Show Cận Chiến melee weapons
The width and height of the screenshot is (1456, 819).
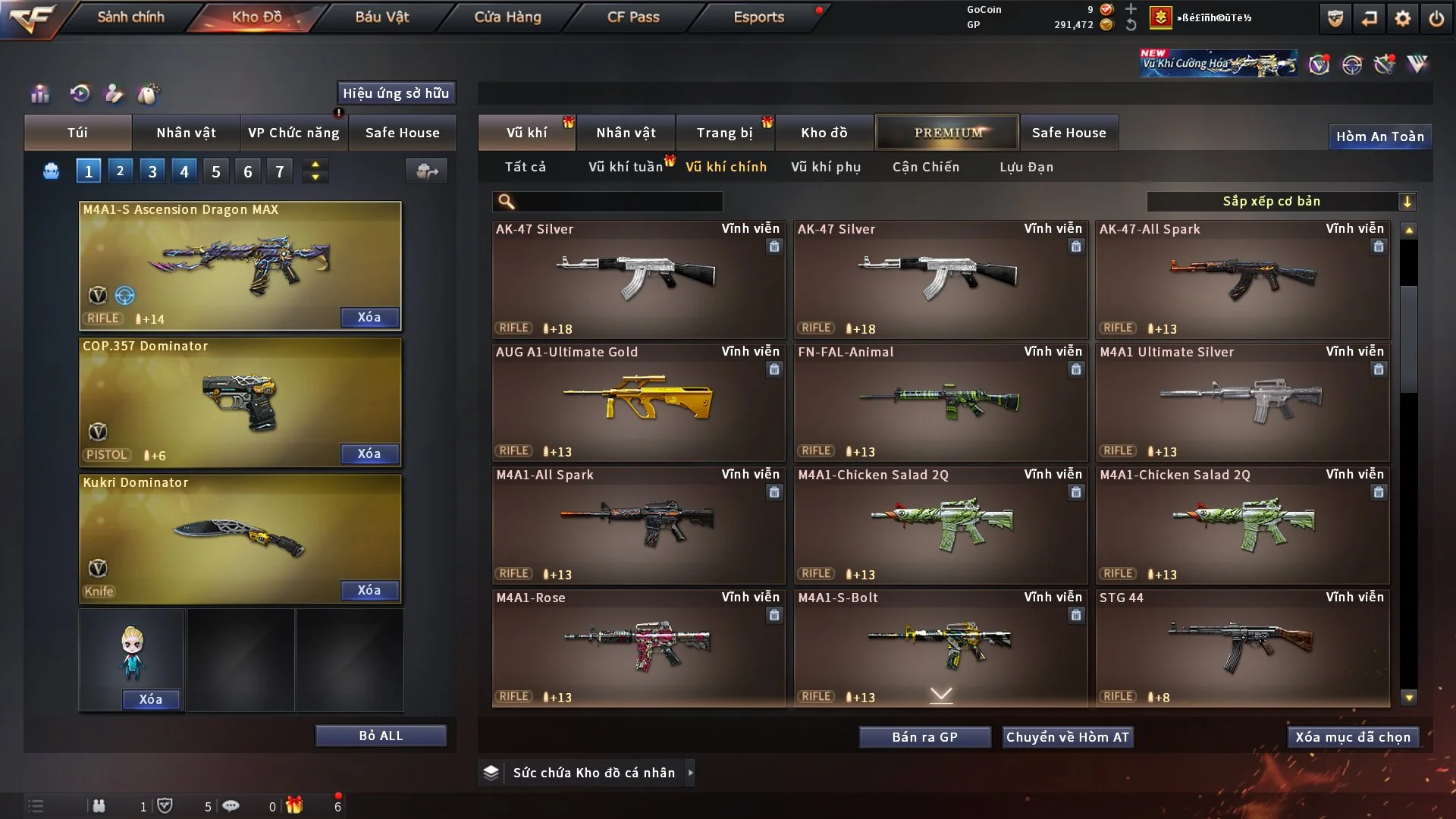(926, 167)
